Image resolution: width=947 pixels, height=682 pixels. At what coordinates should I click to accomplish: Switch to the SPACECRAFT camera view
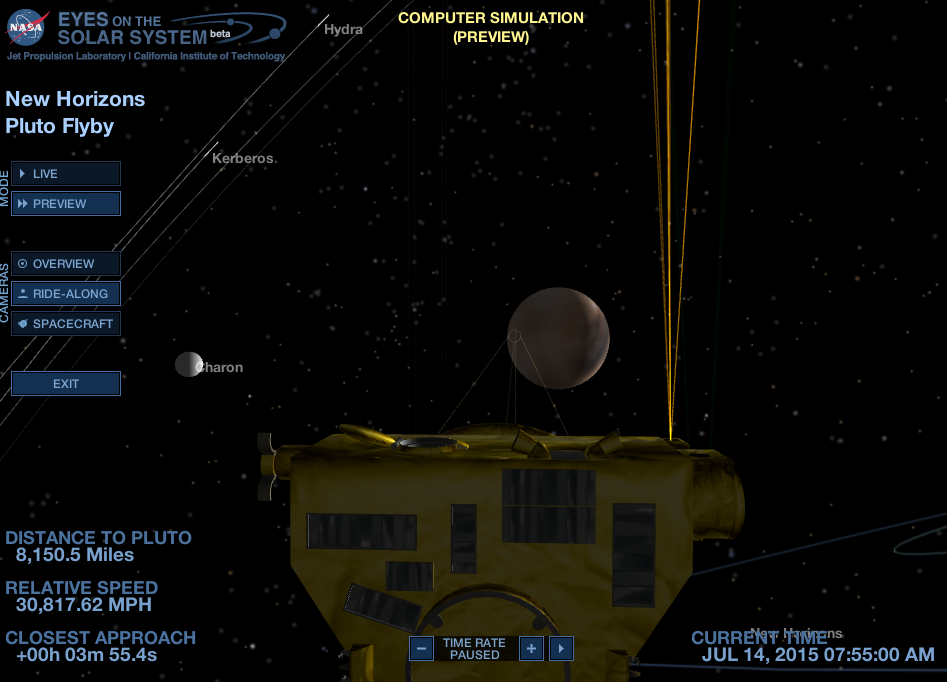tap(66, 324)
